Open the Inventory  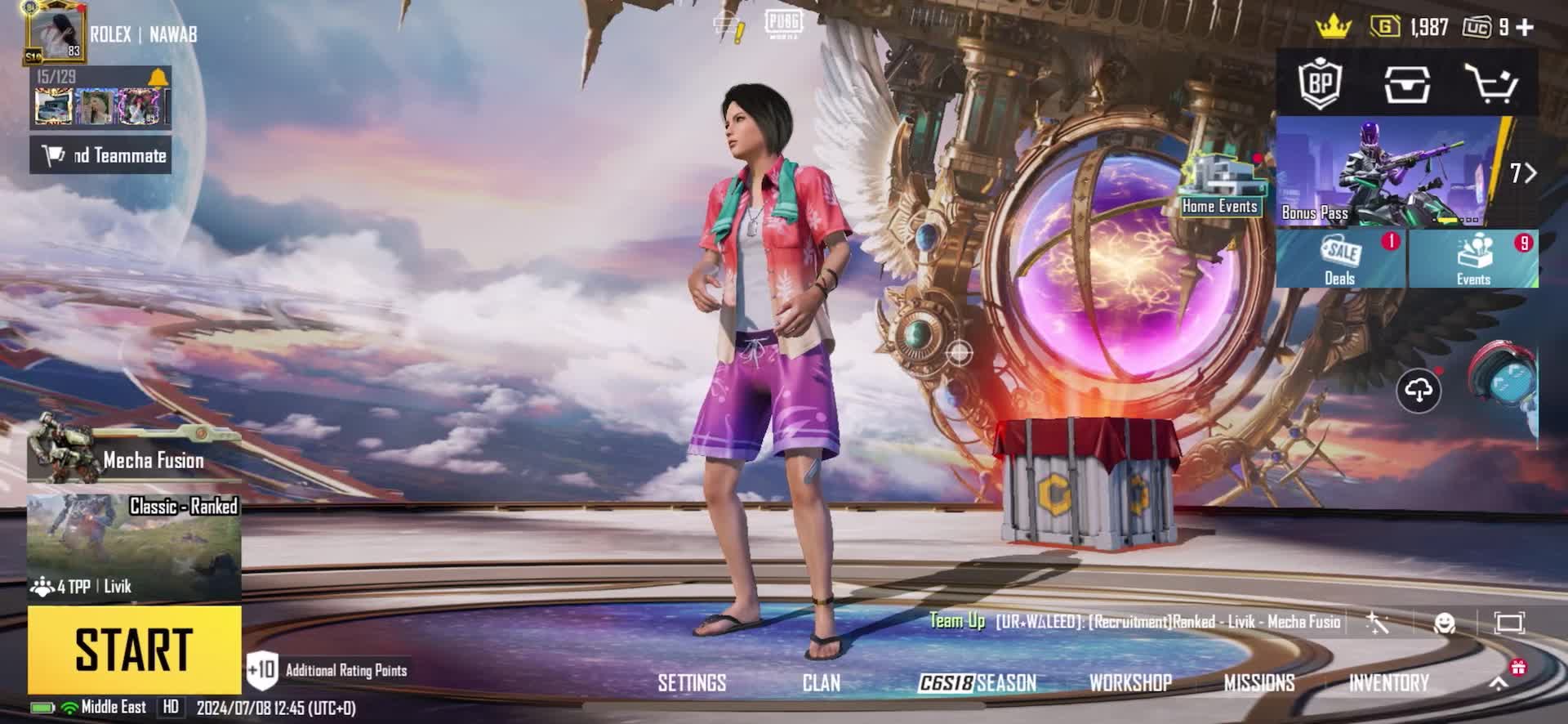[x=1388, y=683]
